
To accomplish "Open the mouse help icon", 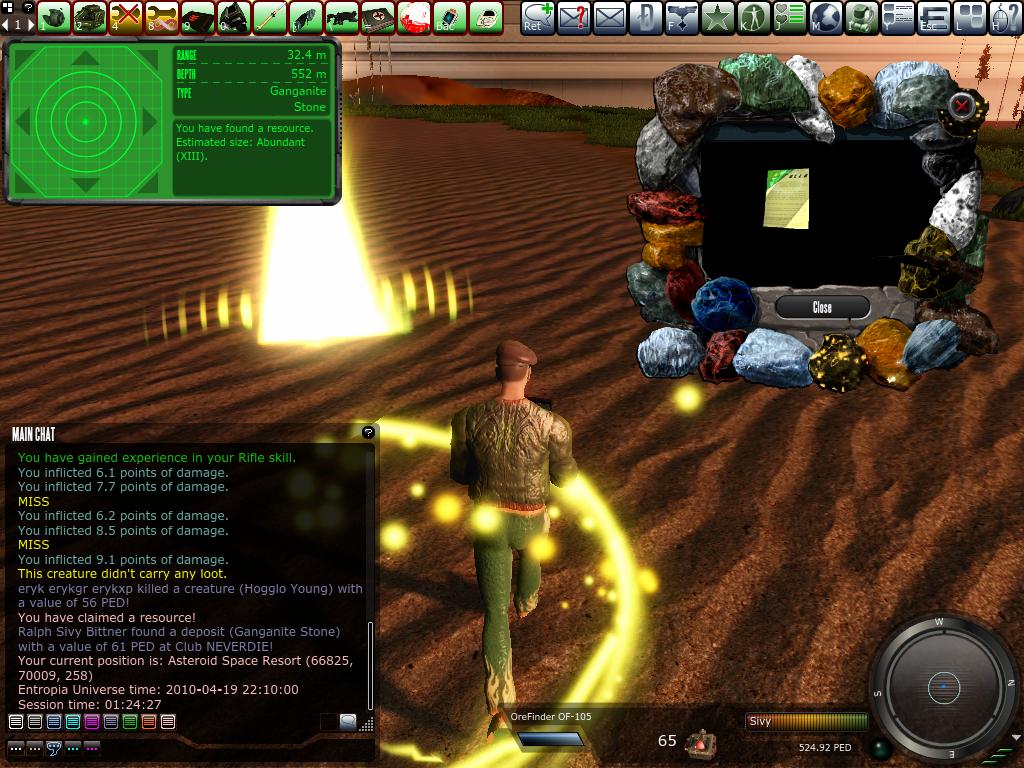I will click(1007, 17).
